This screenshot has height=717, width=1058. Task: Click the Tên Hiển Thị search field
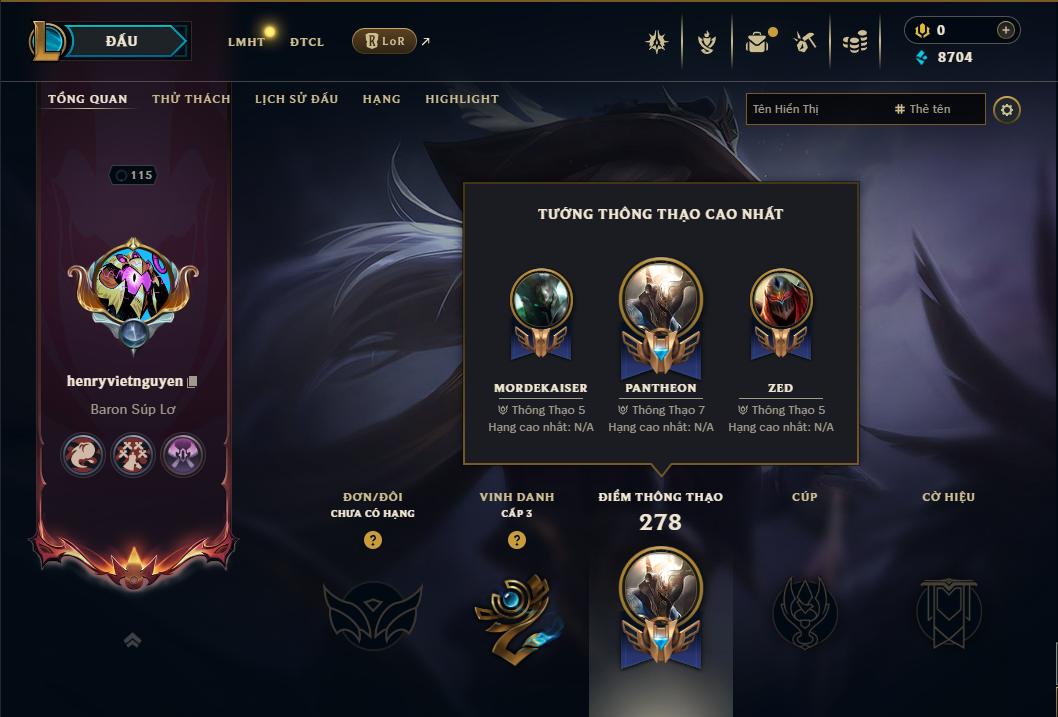pos(815,109)
